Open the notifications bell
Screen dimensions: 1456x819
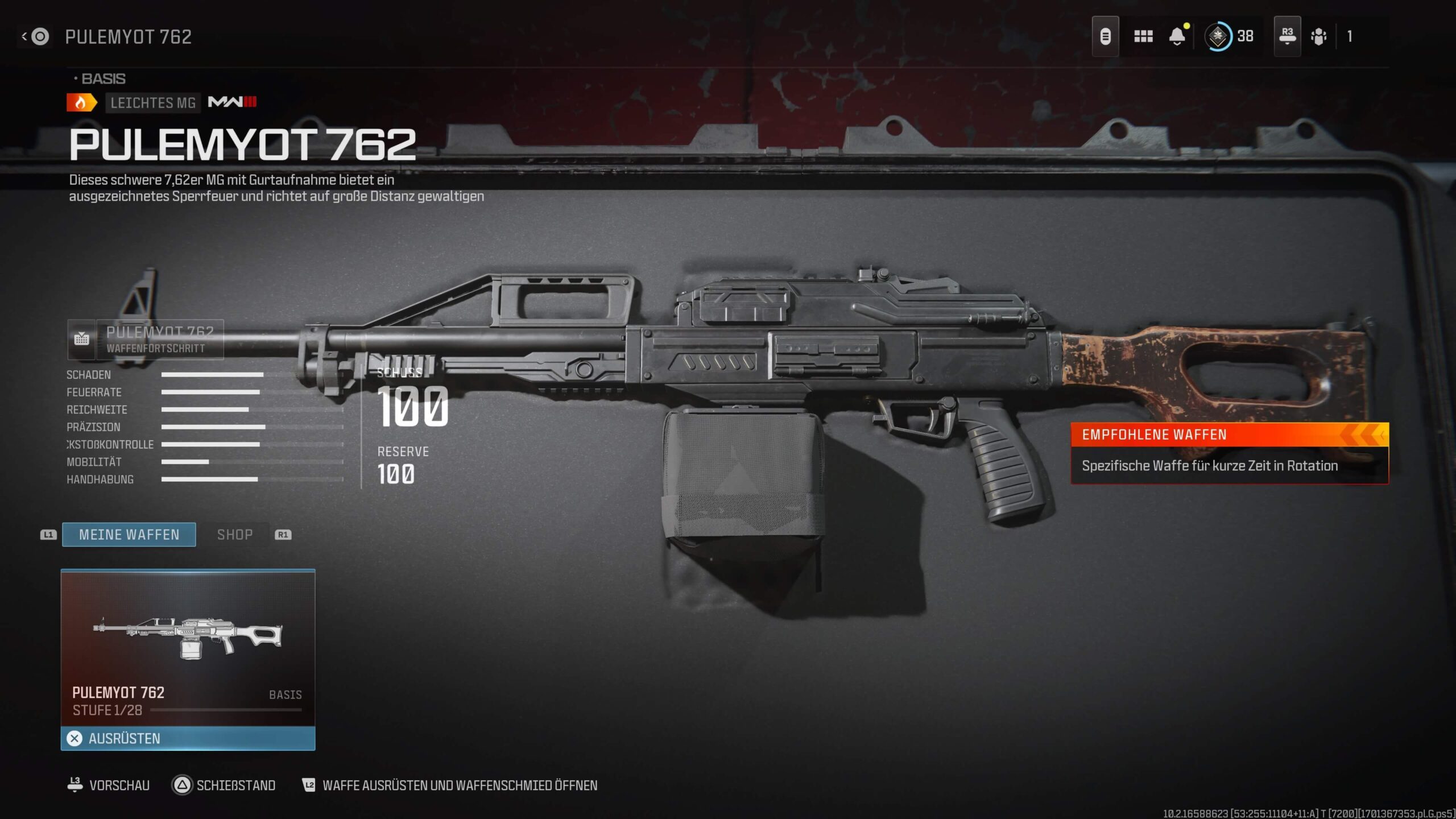1177,37
